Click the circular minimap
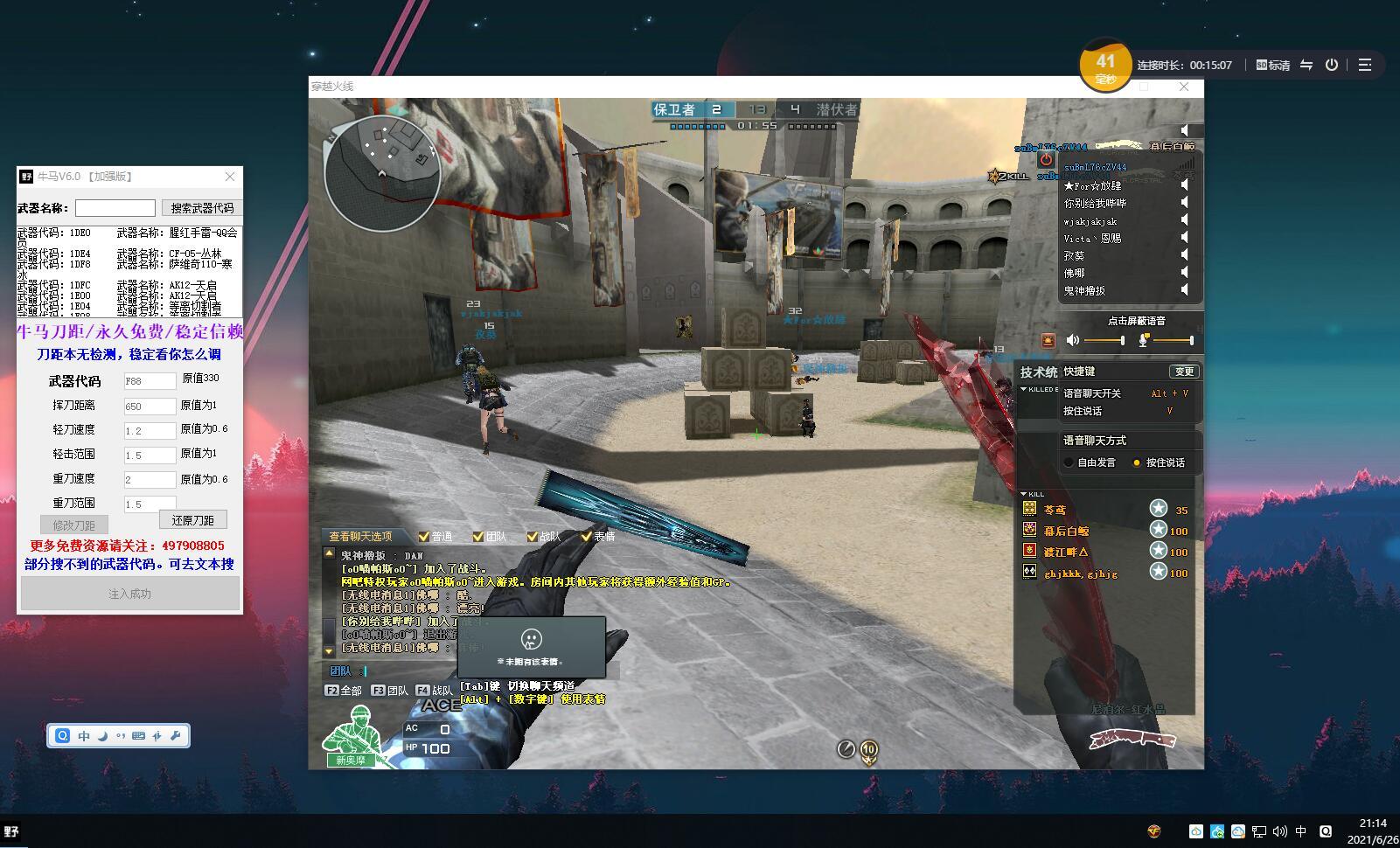1400x848 pixels. coord(381,171)
